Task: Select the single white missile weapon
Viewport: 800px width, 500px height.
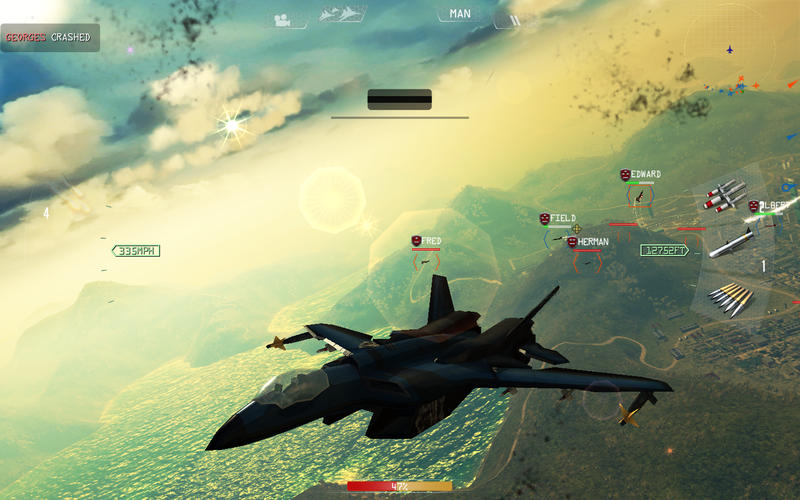Action: pyautogui.click(x=730, y=243)
